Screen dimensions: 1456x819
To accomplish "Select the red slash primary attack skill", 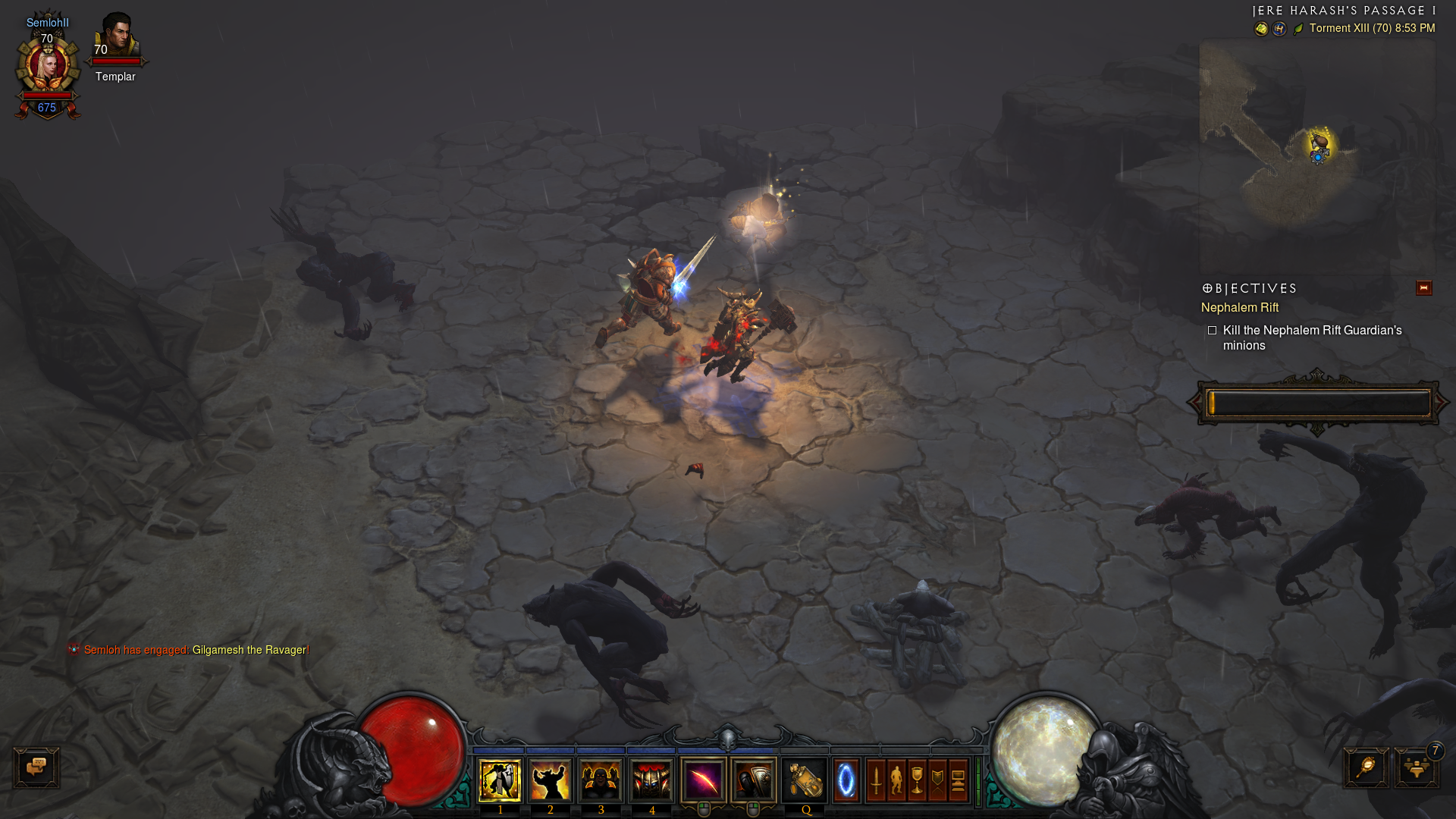I will point(704,780).
